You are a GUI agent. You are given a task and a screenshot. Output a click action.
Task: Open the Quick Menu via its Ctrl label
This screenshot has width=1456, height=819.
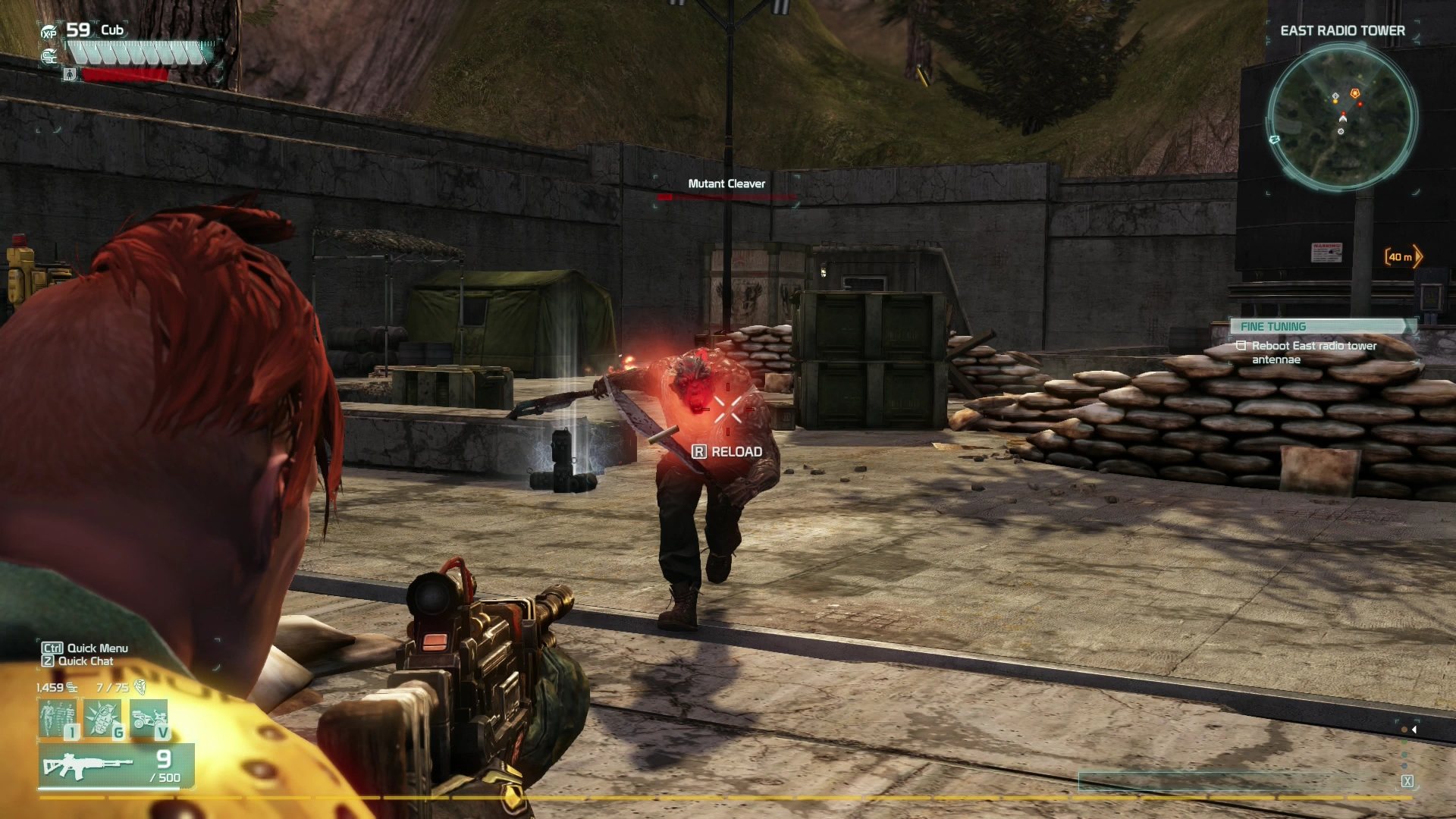(53, 648)
